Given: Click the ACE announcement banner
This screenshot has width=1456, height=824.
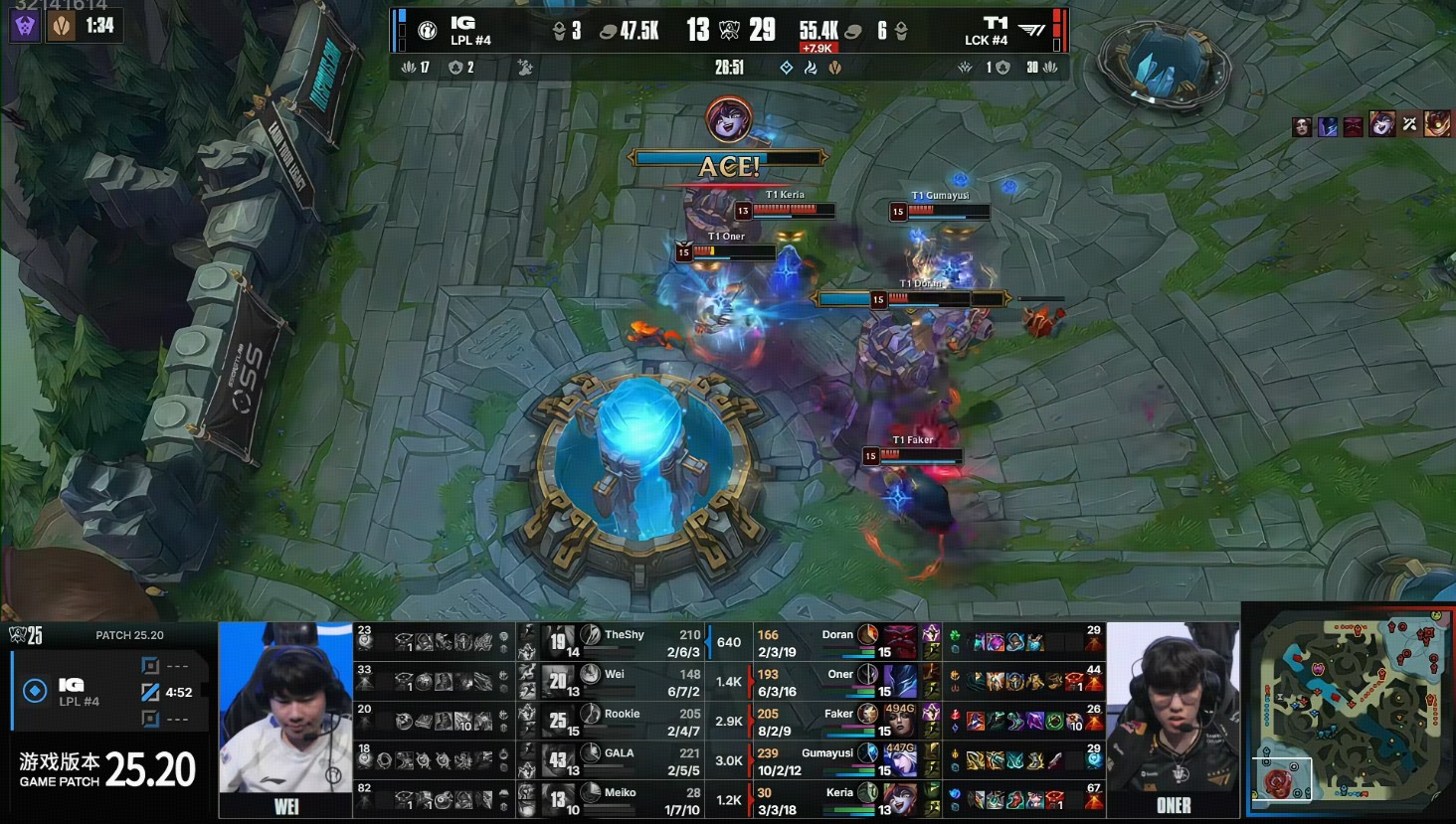Looking at the screenshot, I should click(728, 166).
